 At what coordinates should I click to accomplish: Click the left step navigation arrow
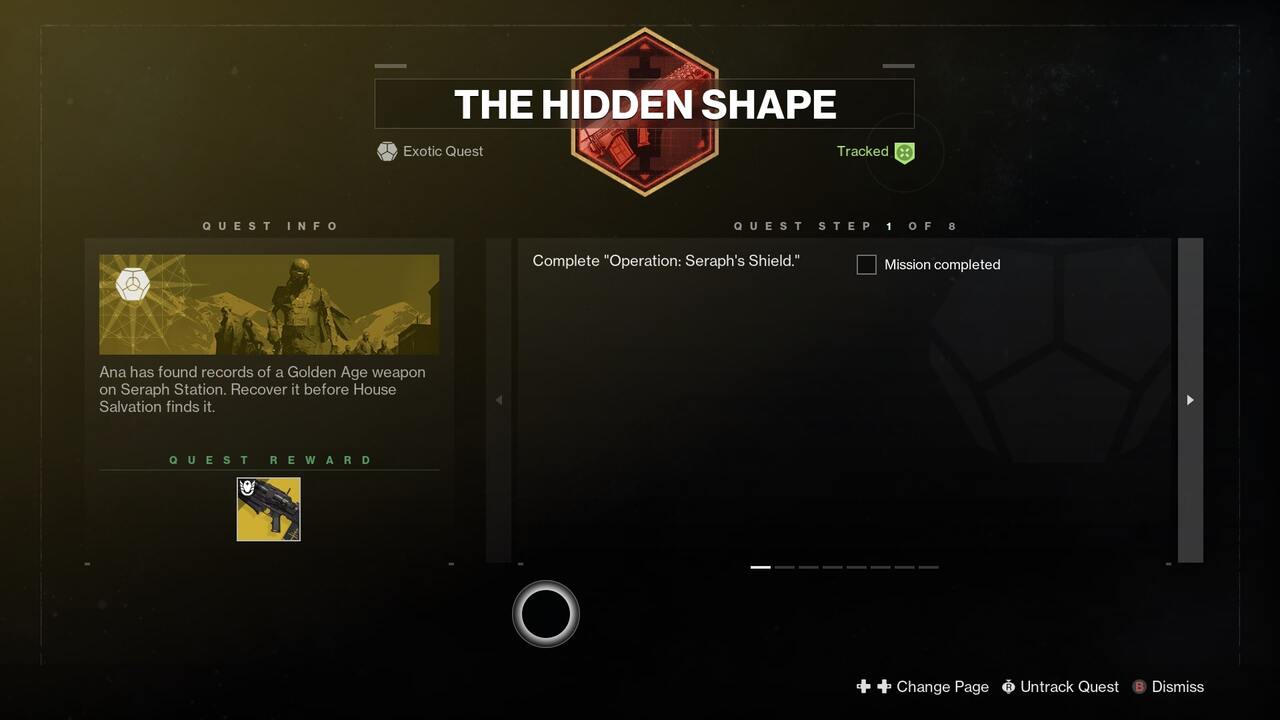pyautogui.click(x=498, y=399)
